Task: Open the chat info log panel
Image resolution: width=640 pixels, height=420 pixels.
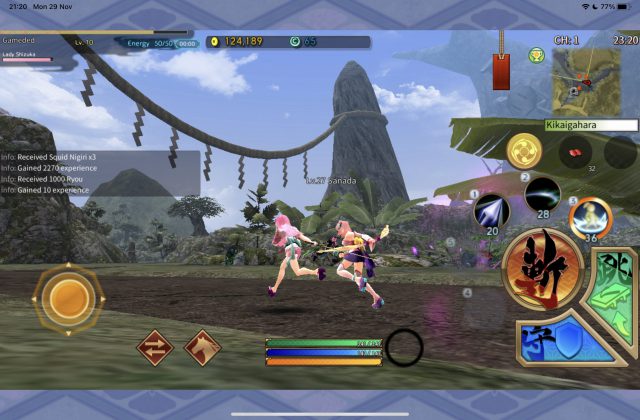Action: click(x=100, y=172)
